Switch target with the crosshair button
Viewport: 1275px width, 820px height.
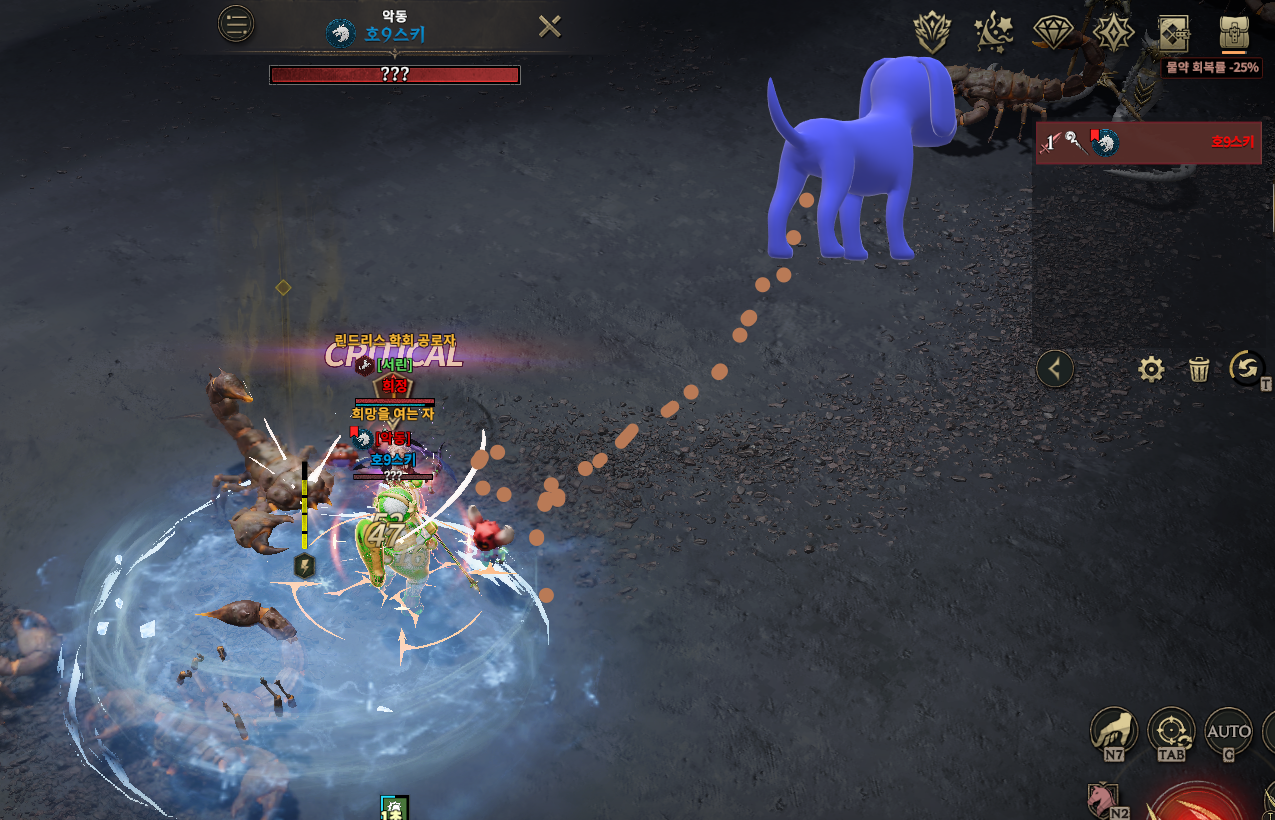coord(1171,731)
